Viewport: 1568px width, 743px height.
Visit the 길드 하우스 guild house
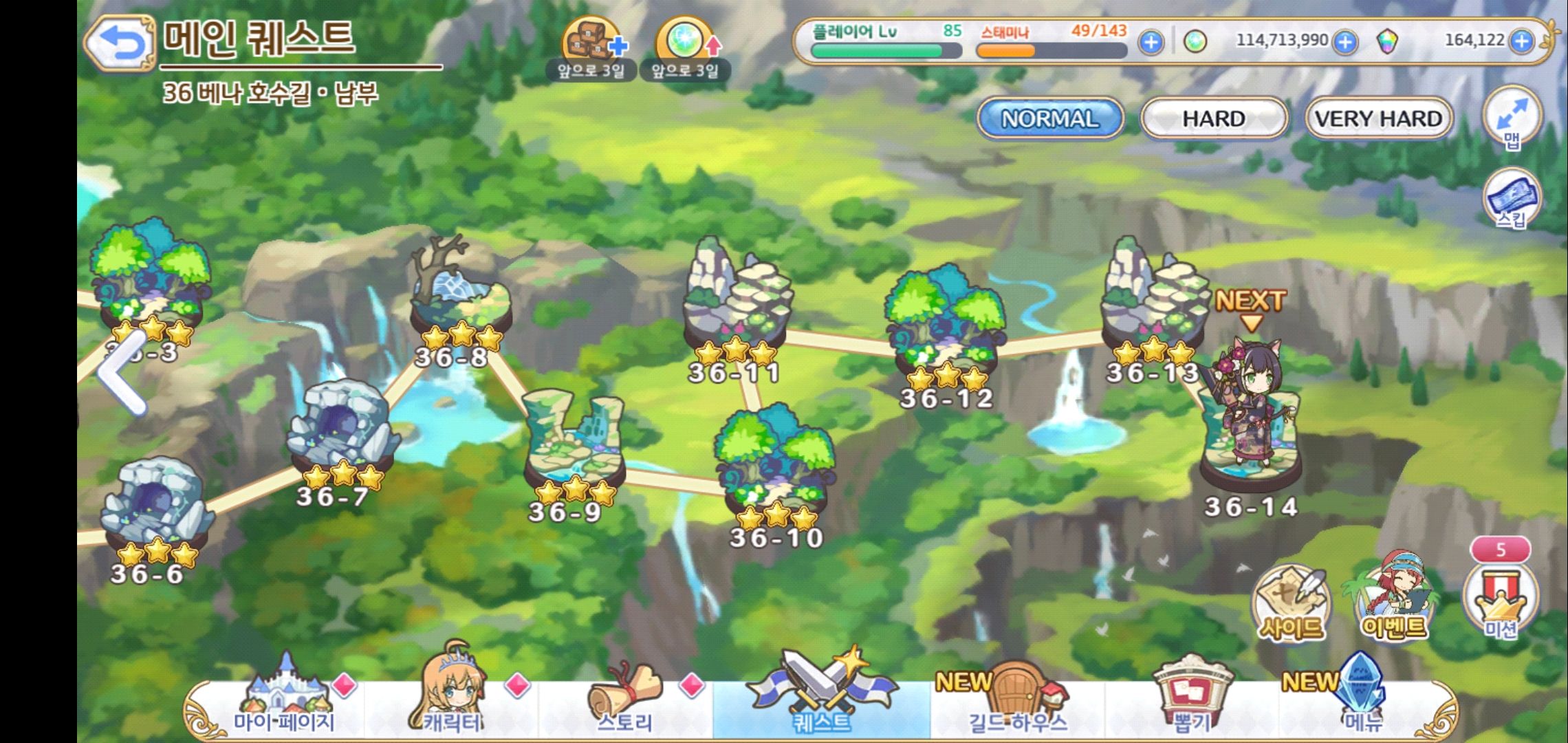pyautogui.click(x=1018, y=702)
